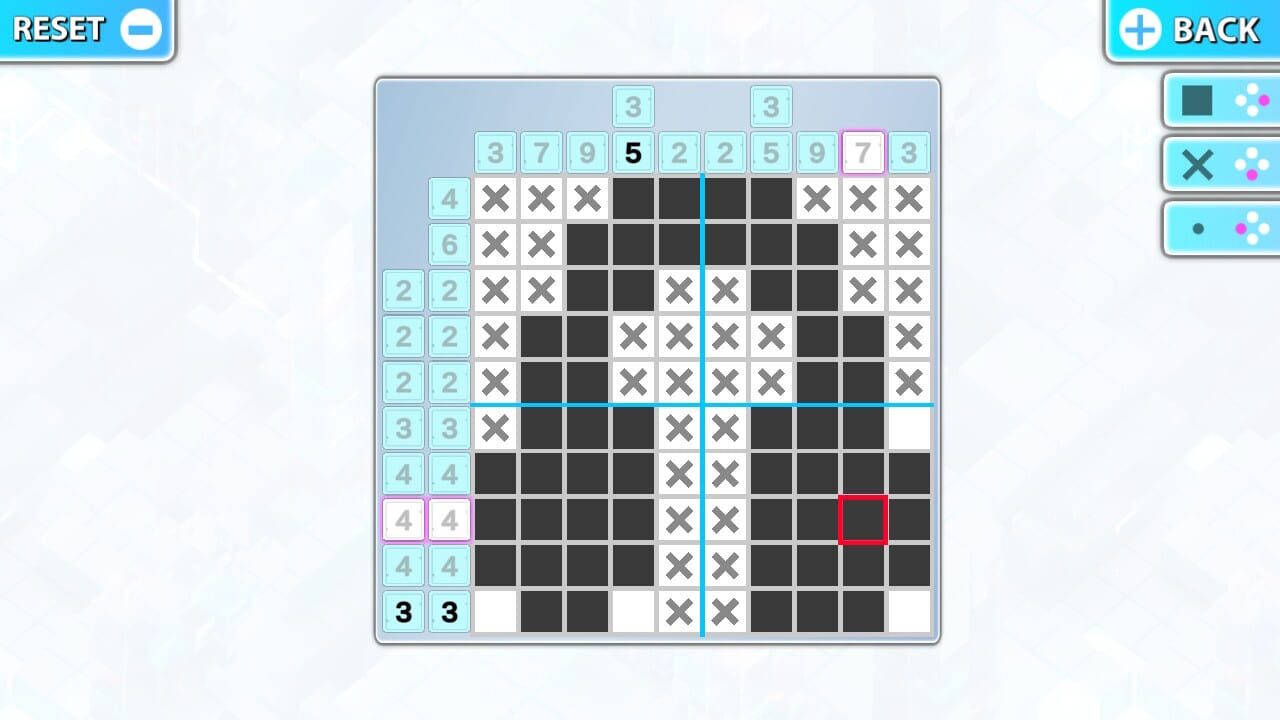The width and height of the screenshot is (1280, 720).
Task: Click the 6 row clue on the left
Action: 449,244
